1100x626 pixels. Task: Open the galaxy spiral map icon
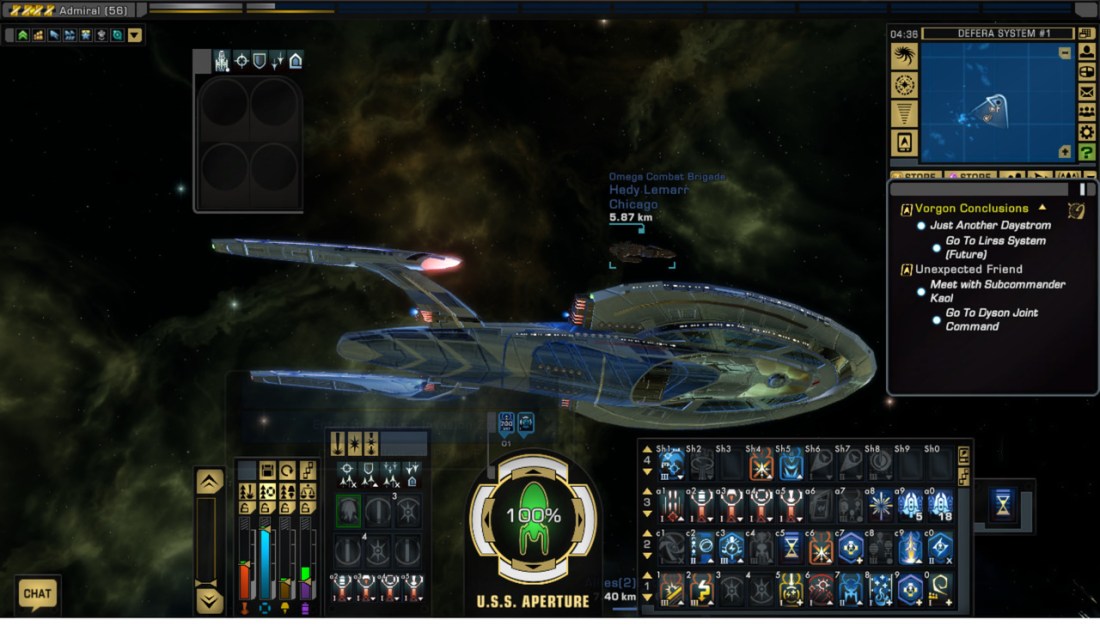[x=904, y=56]
